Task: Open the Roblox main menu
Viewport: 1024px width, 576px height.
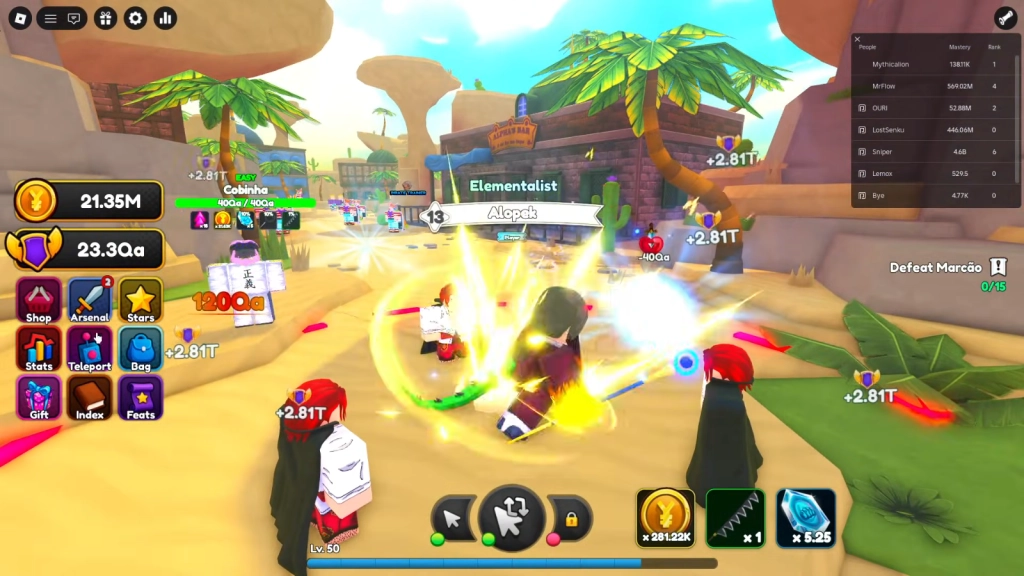Action: (x=18, y=18)
